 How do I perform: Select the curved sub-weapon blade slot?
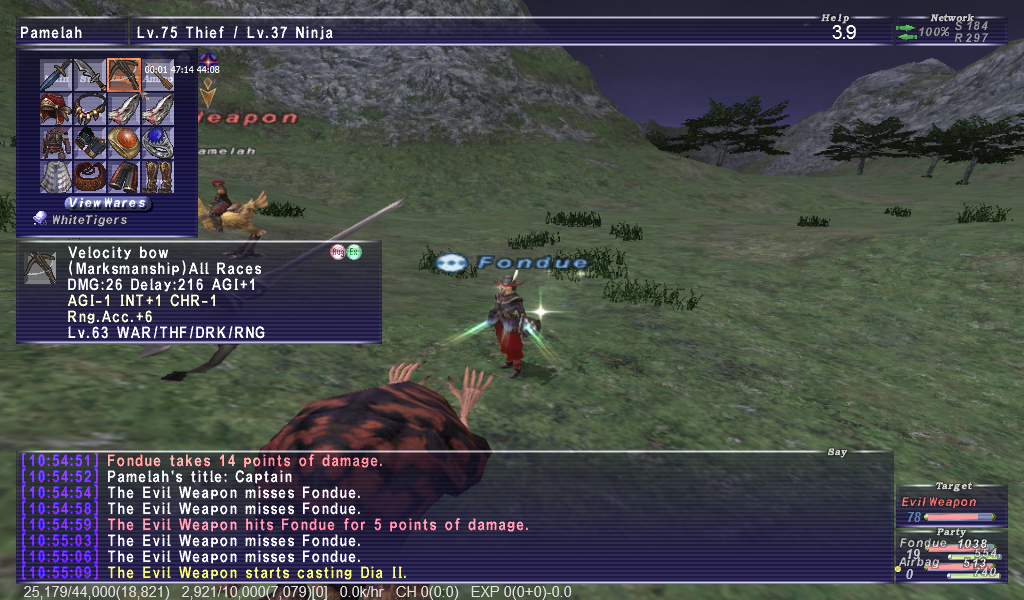(x=90, y=74)
